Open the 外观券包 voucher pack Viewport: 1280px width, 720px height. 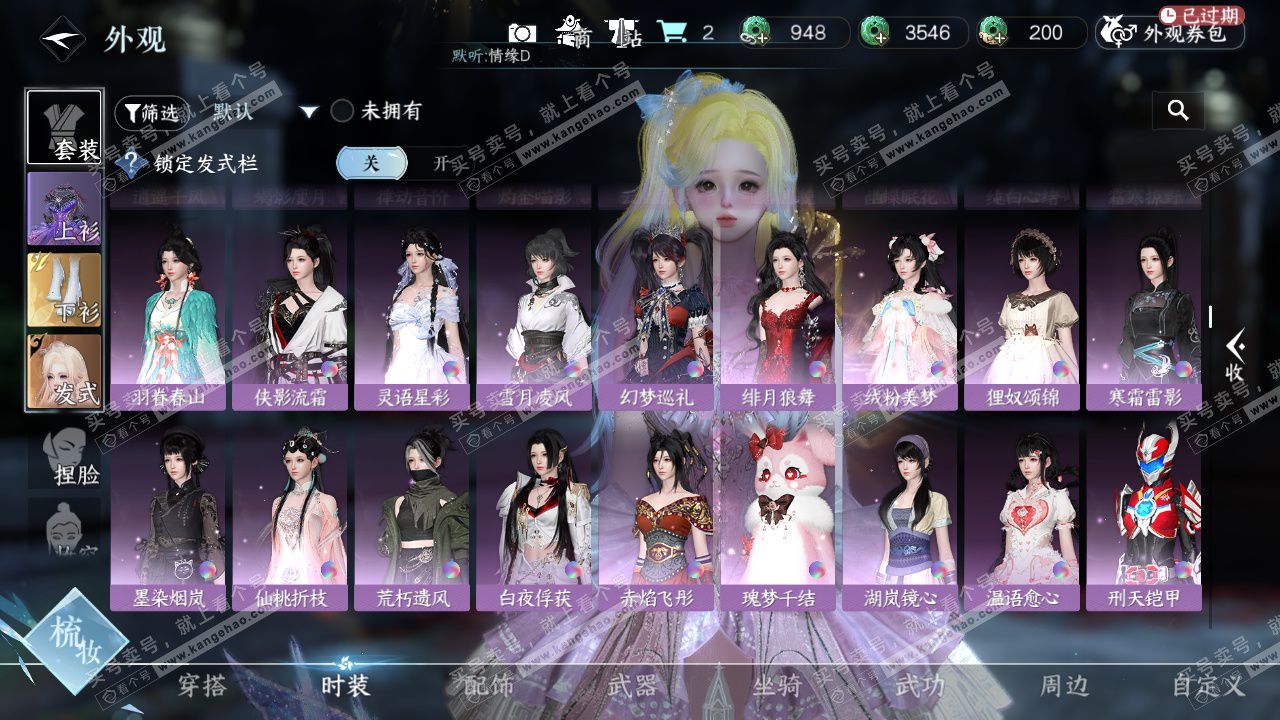coord(1170,33)
